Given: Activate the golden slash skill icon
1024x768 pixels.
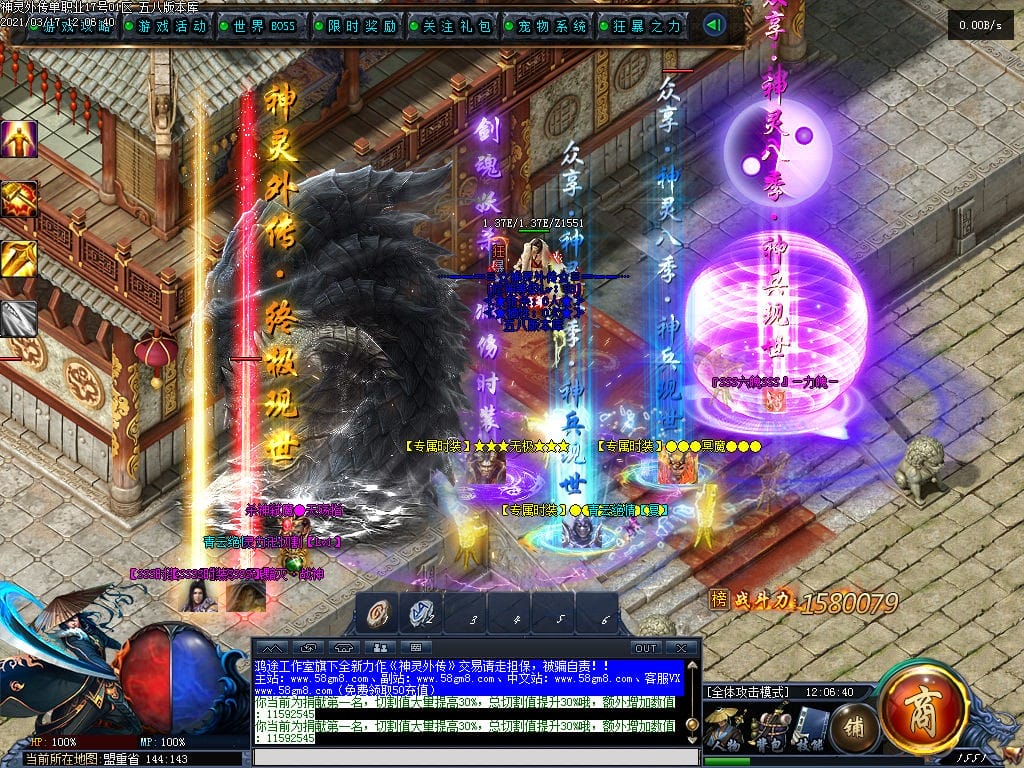Looking at the screenshot, I should click(x=19, y=259).
